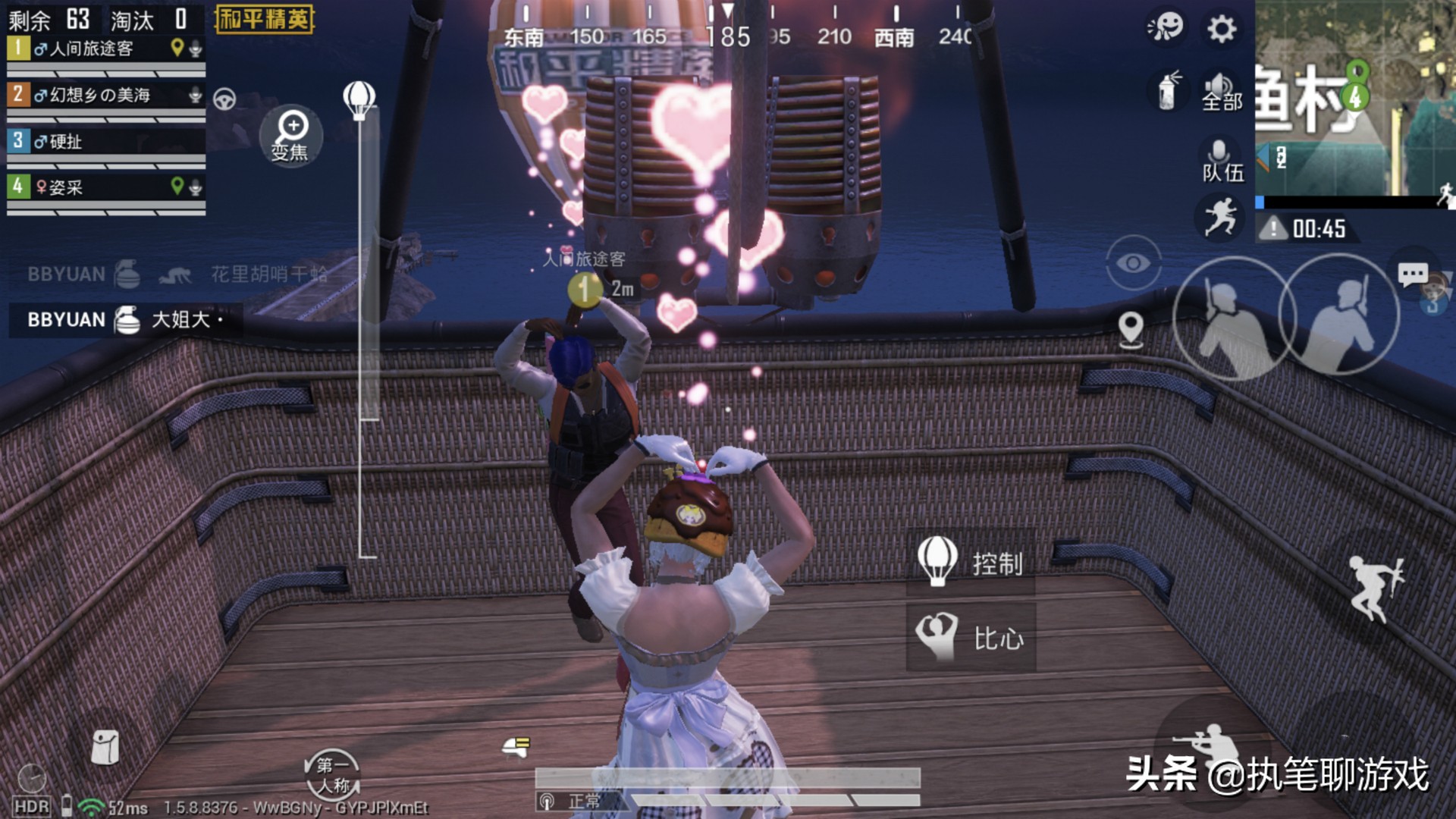Place a map location marker pin
1456x819 pixels.
1131,329
